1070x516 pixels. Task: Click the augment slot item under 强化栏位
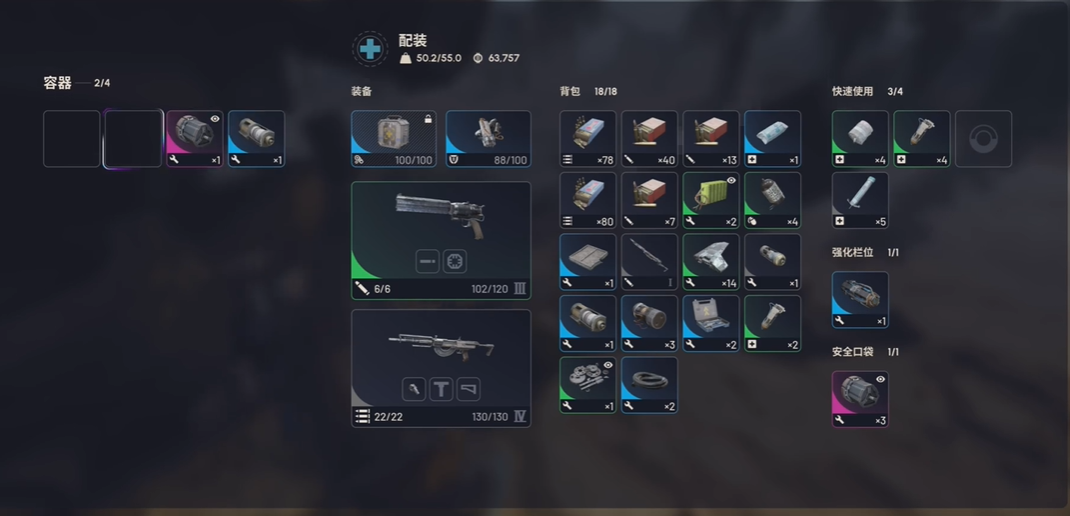tap(860, 299)
